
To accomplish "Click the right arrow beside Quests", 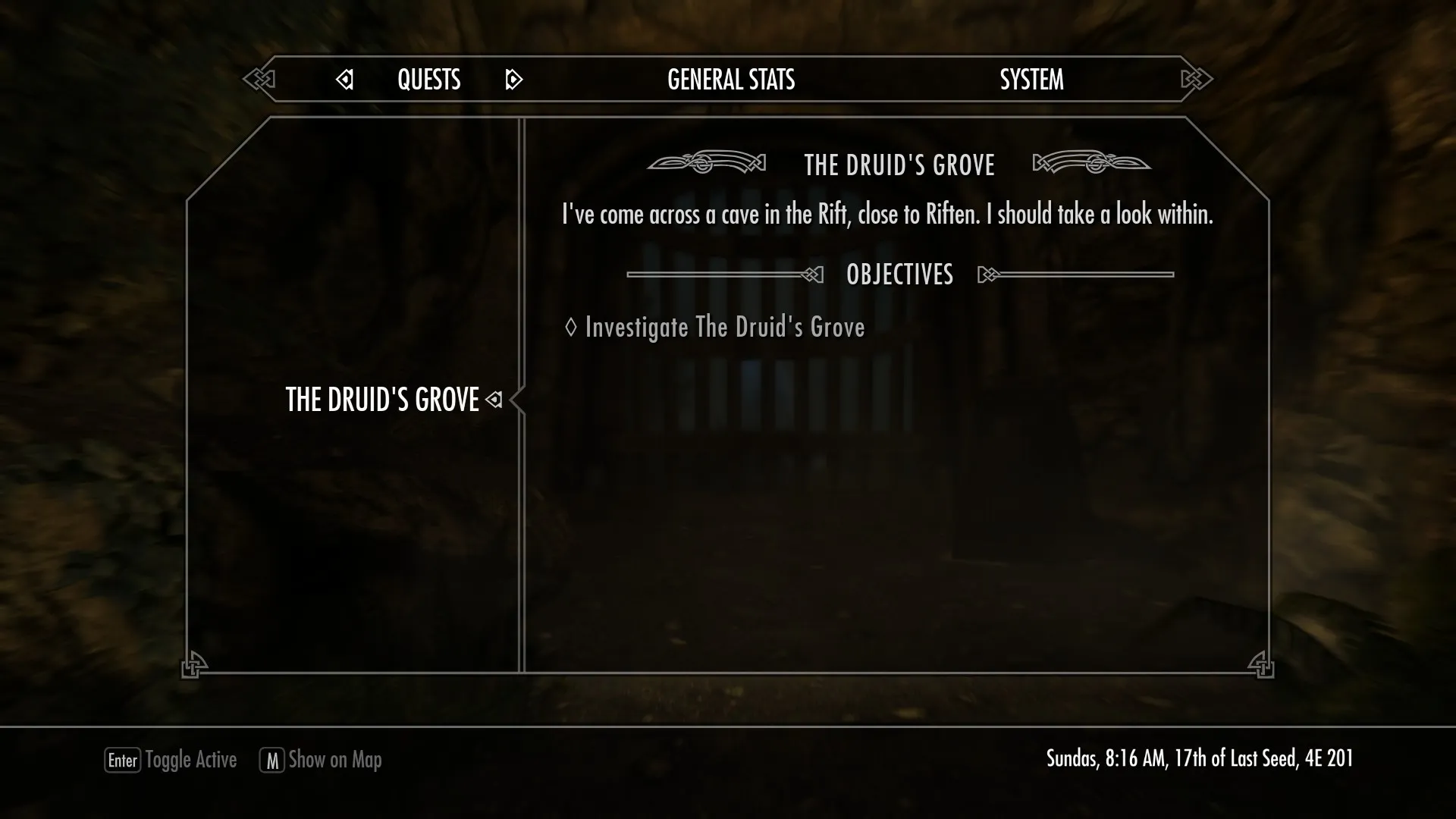I will (513, 80).
